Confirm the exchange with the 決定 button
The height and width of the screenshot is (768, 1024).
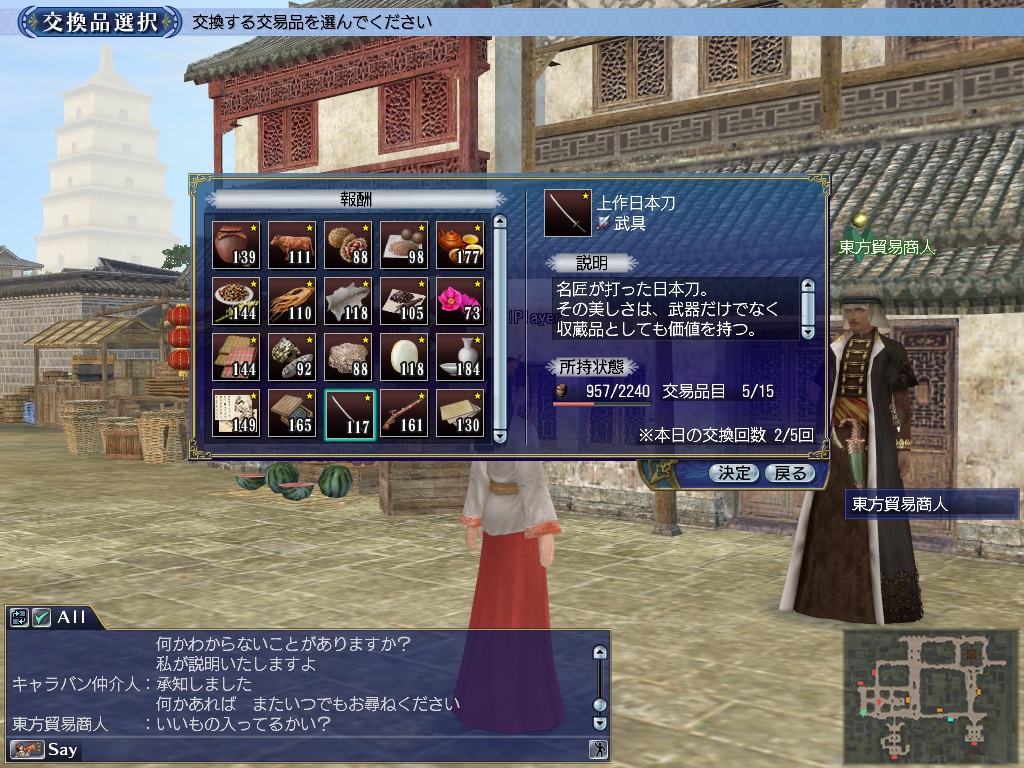click(734, 473)
